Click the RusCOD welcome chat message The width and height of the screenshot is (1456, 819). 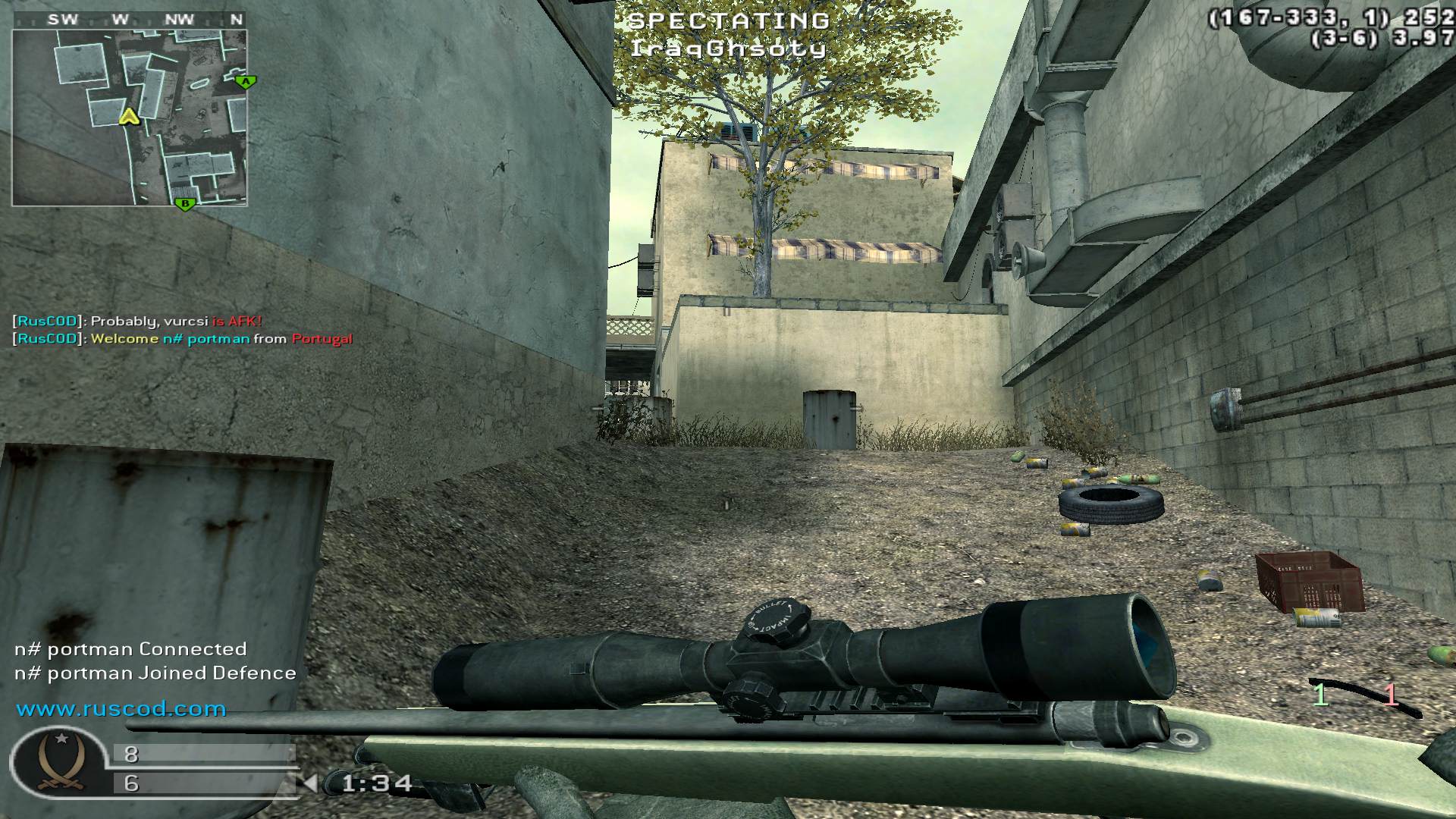tap(183, 339)
